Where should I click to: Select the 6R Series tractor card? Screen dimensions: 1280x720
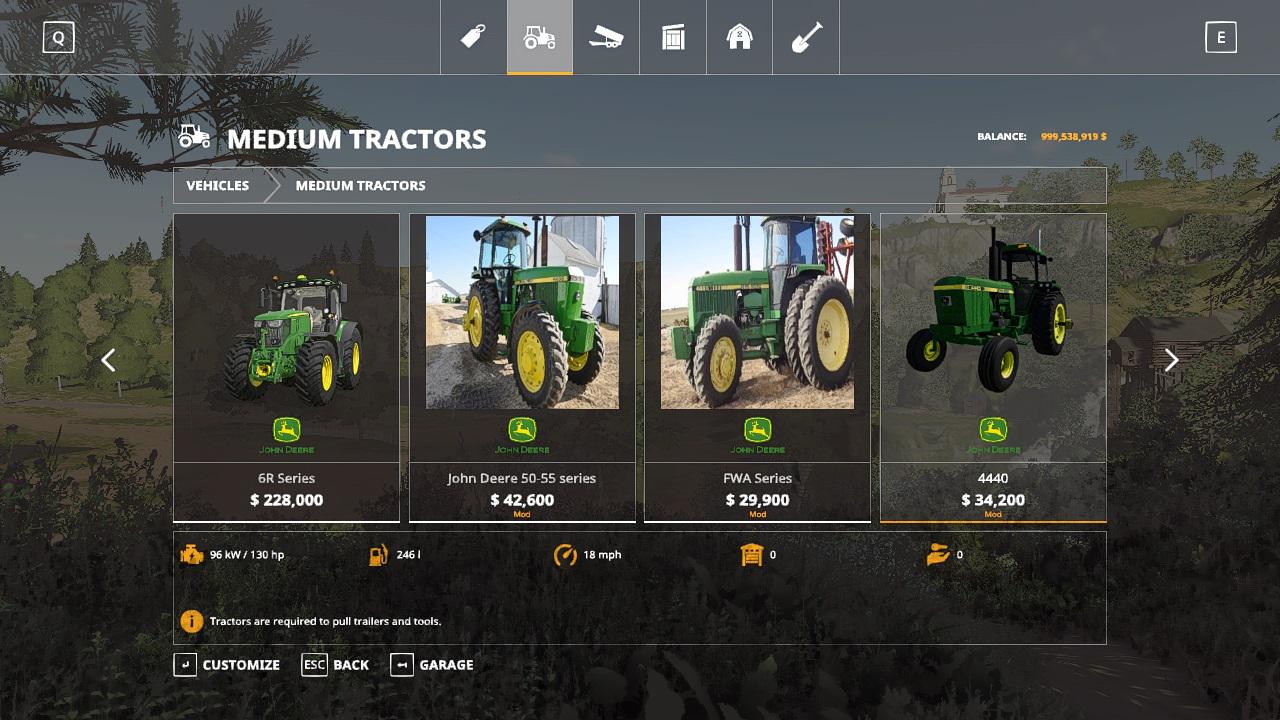(x=286, y=367)
